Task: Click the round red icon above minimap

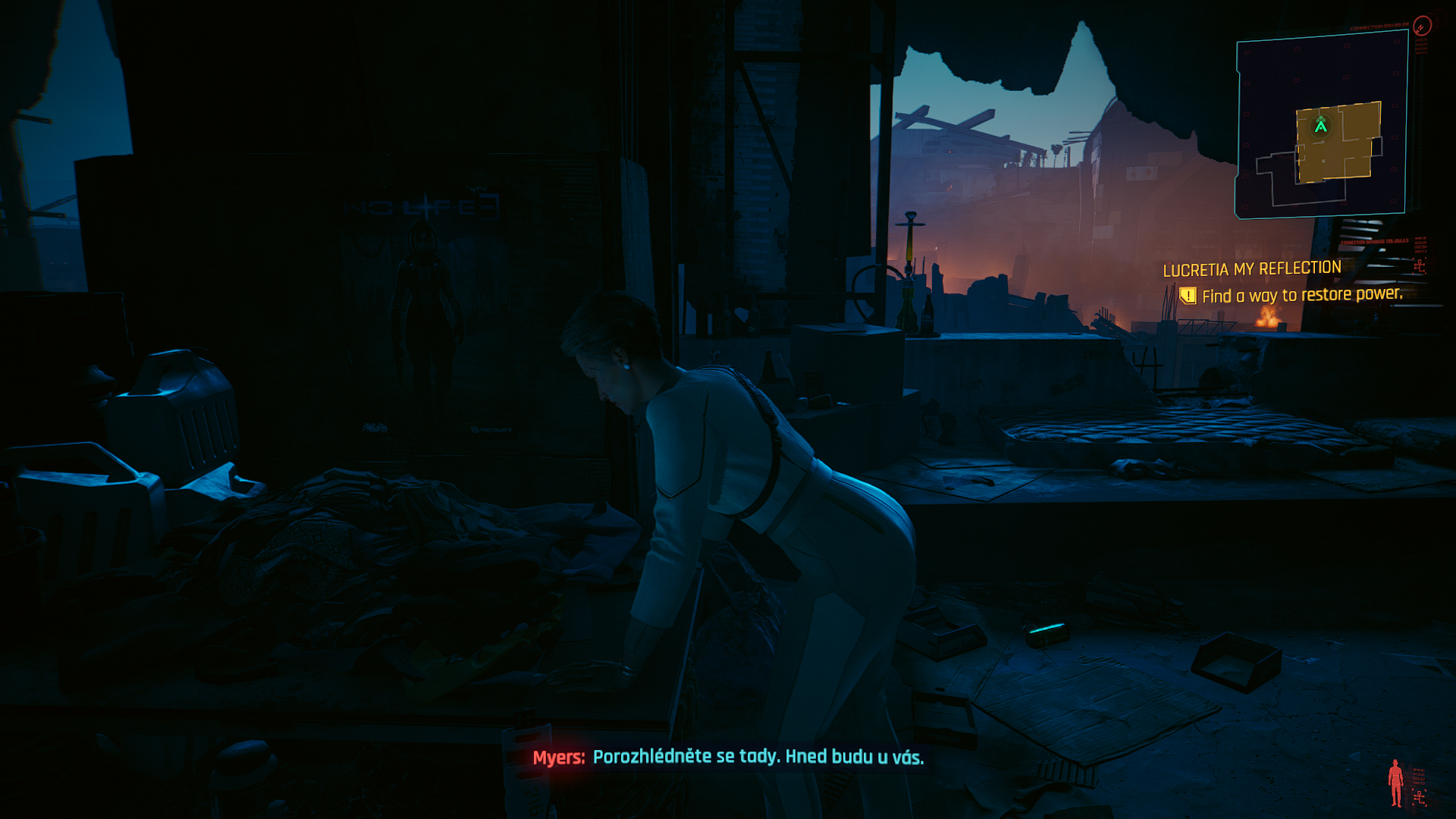Action: (x=1422, y=27)
